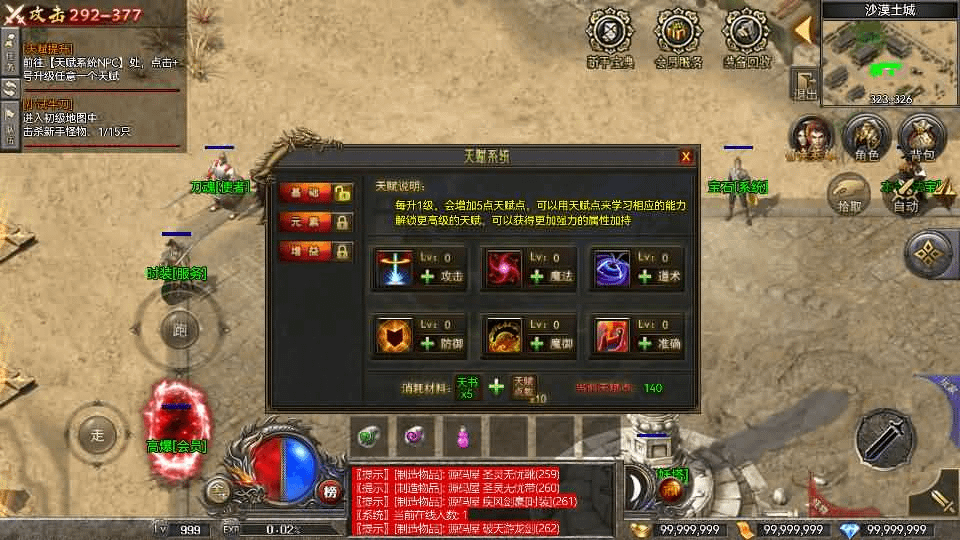Upgrade the 准确 talent

(646, 344)
